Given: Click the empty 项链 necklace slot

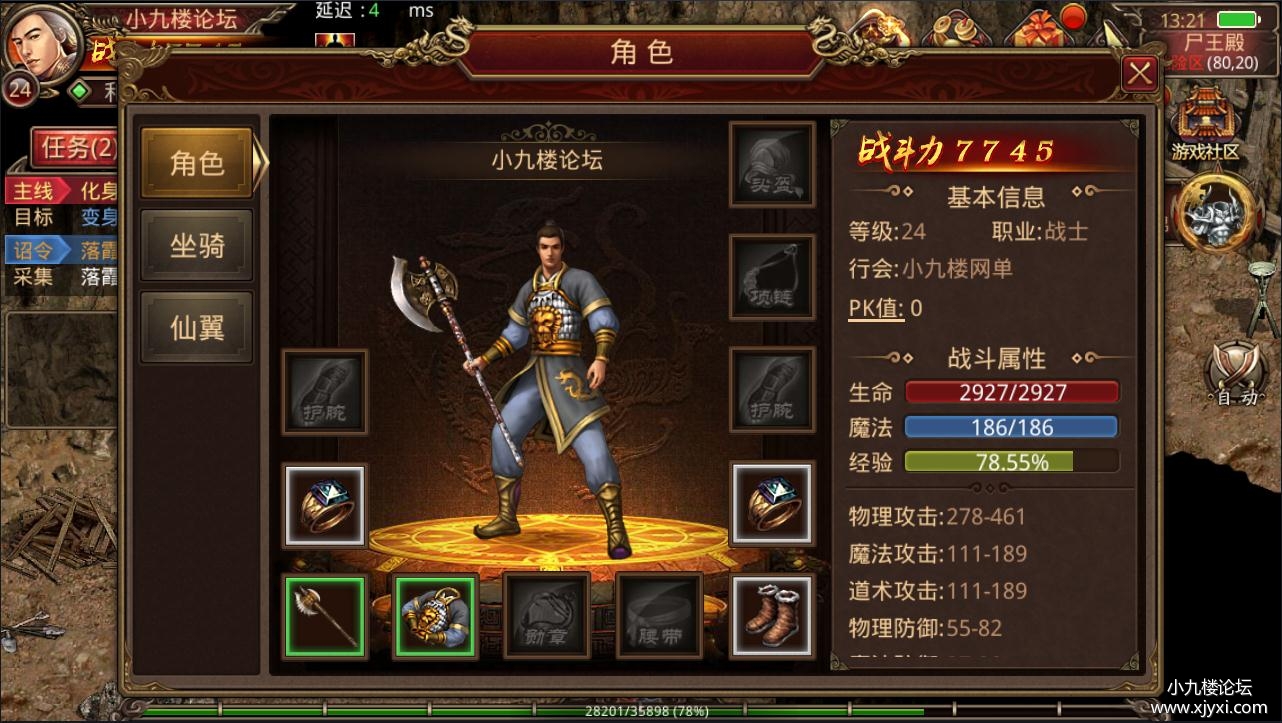Looking at the screenshot, I should click(x=771, y=277).
